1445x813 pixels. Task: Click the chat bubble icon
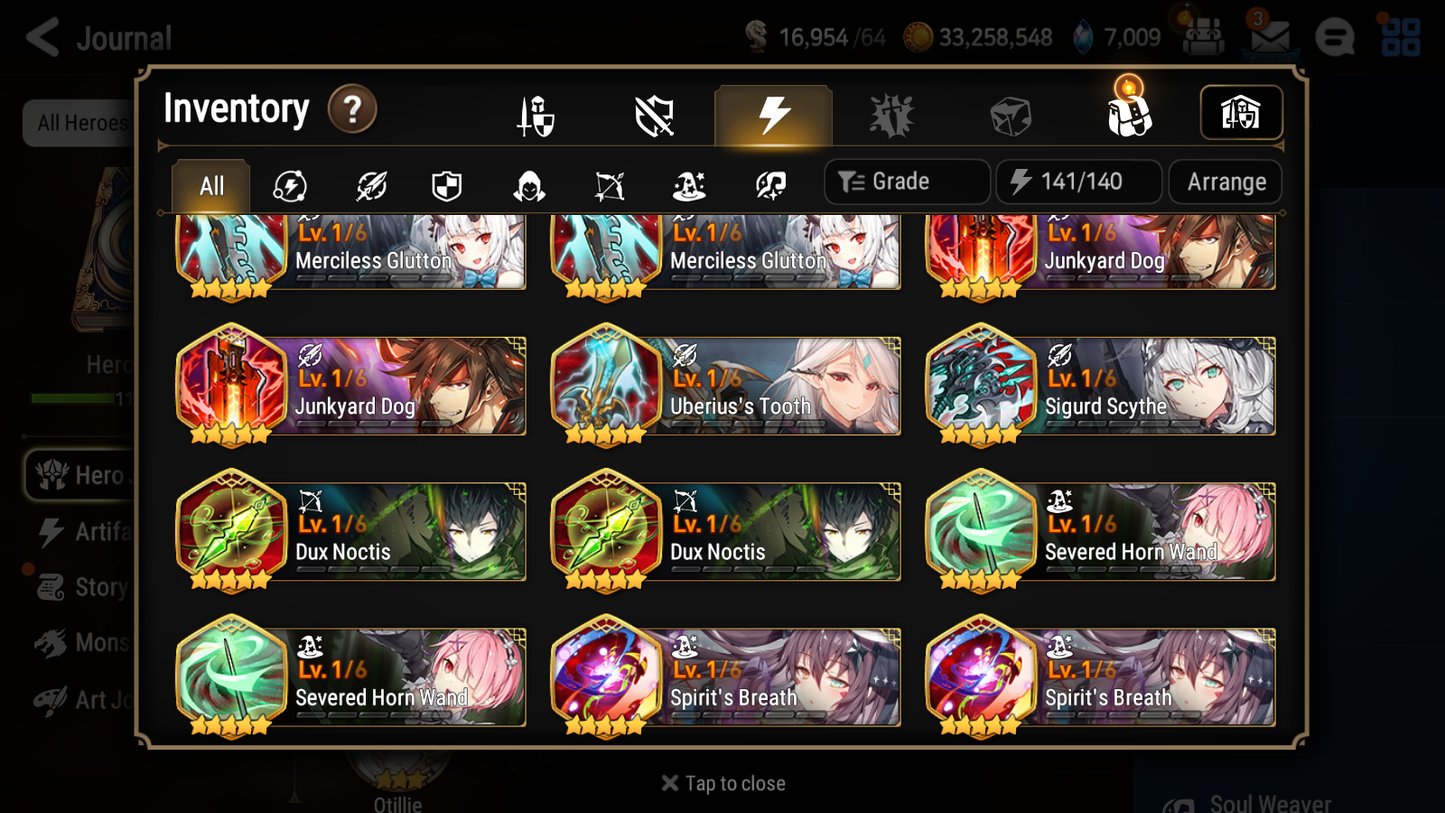(1335, 37)
